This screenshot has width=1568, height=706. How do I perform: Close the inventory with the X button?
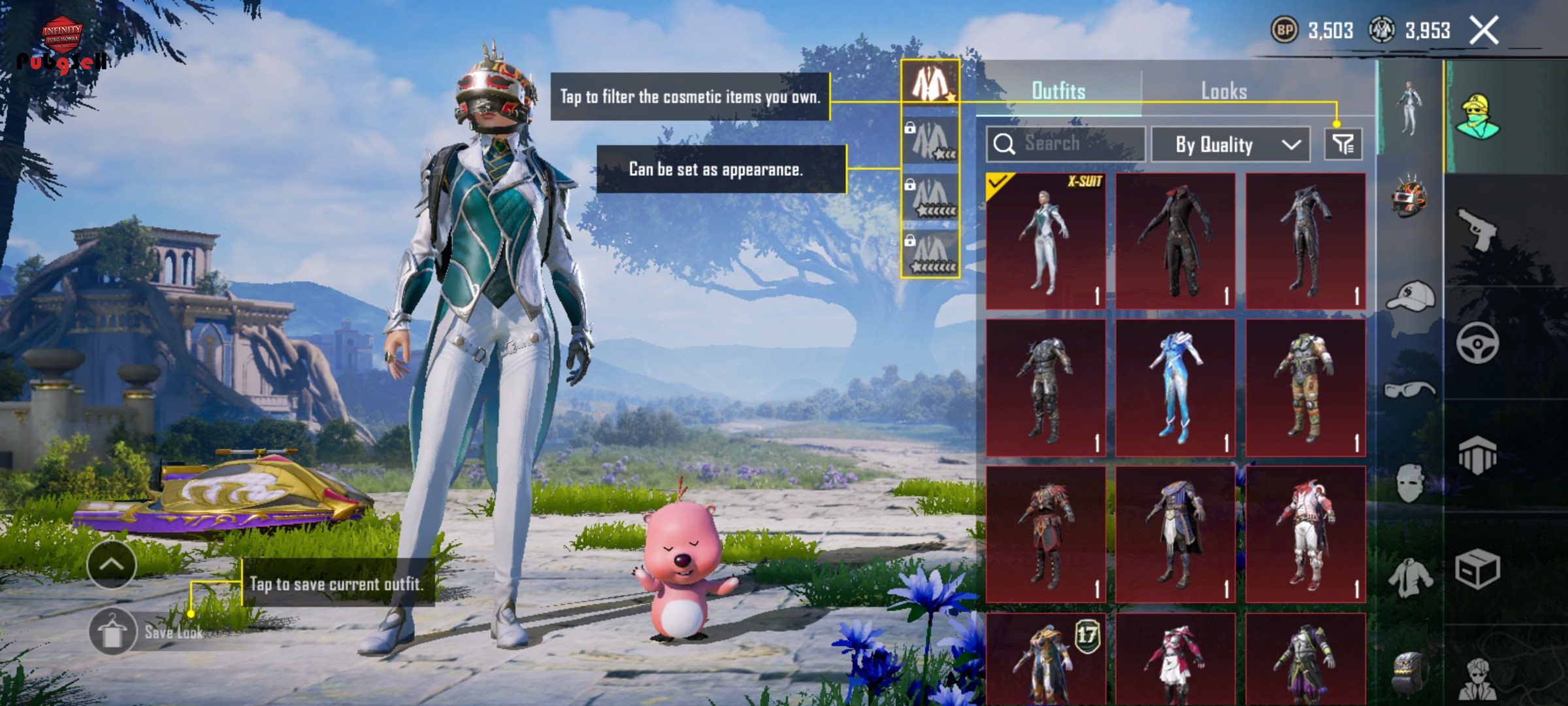[1483, 31]
